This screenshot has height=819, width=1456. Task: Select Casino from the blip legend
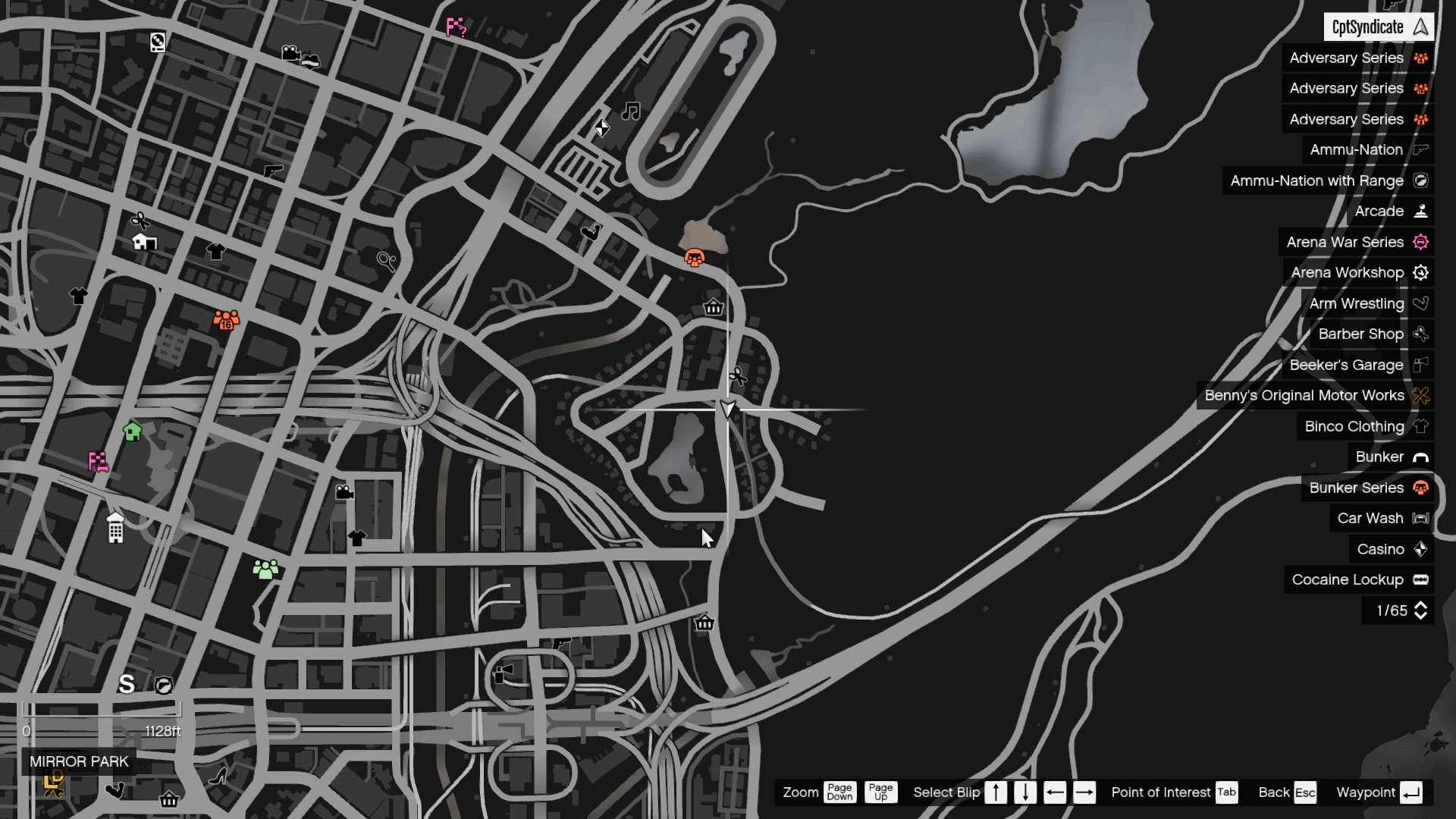tap(1382, 549)
